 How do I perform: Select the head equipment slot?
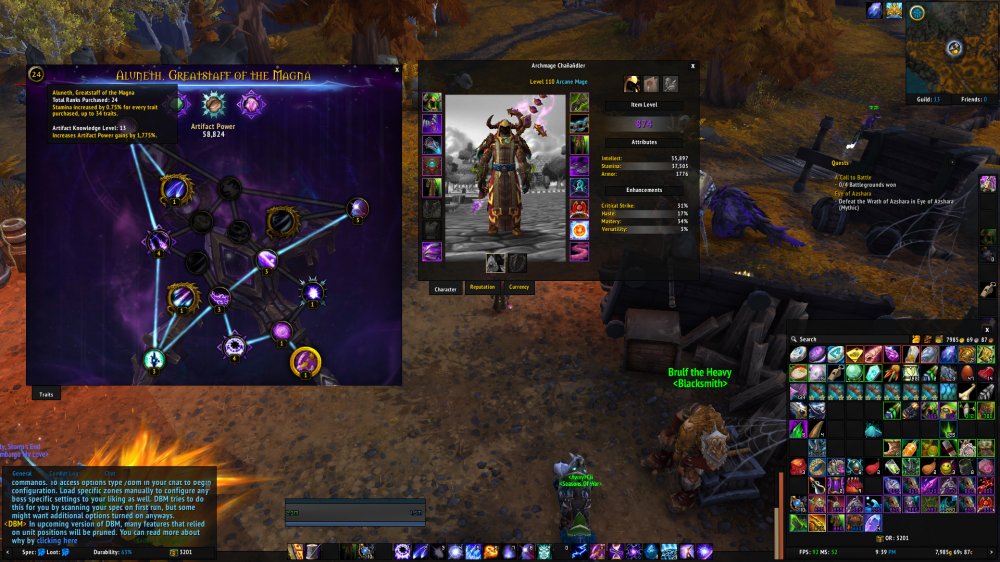point(432,102)
